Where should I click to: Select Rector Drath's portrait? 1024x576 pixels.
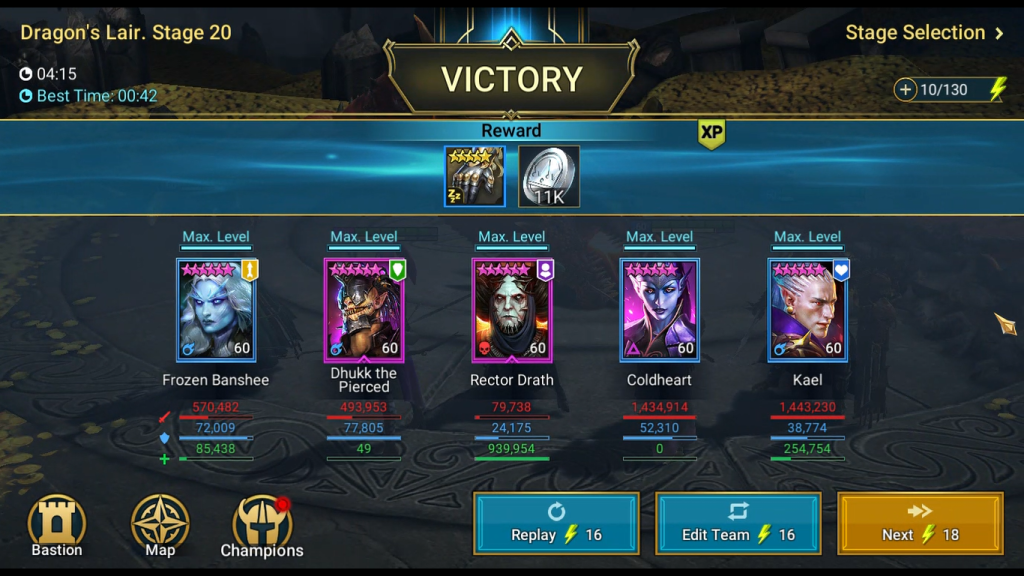pyautogui.click(x=512, y=310)
